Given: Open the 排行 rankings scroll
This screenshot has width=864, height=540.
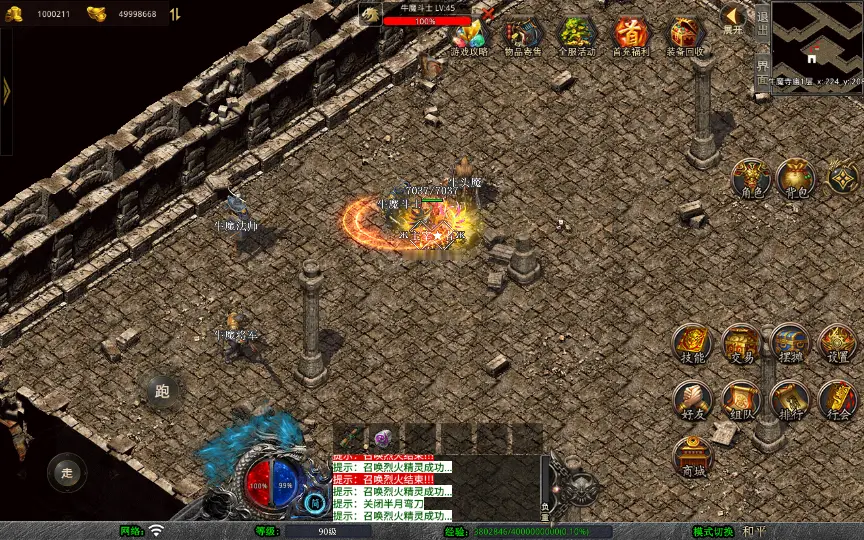Looking at the screenshot, I should (790, 400).
